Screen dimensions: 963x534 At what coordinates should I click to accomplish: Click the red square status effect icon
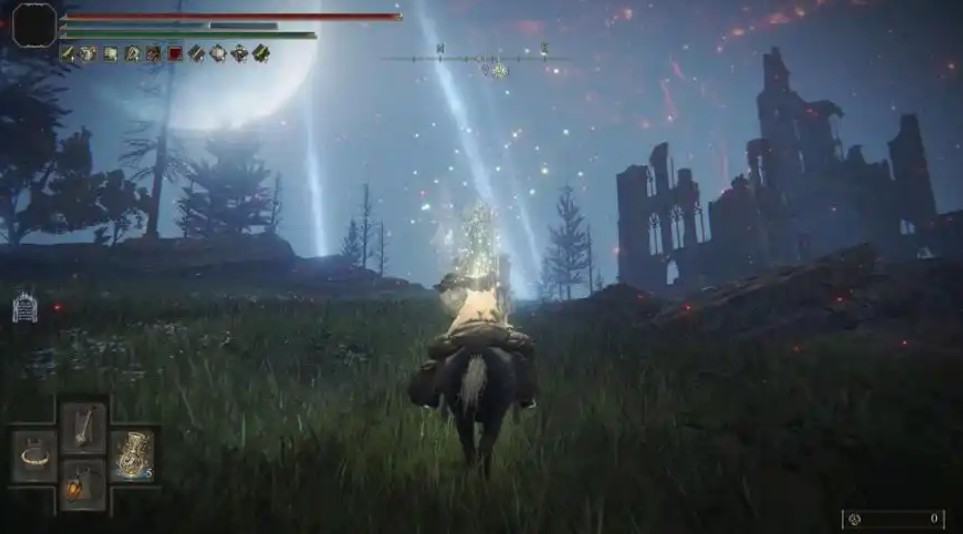click(x=175, y=53)
